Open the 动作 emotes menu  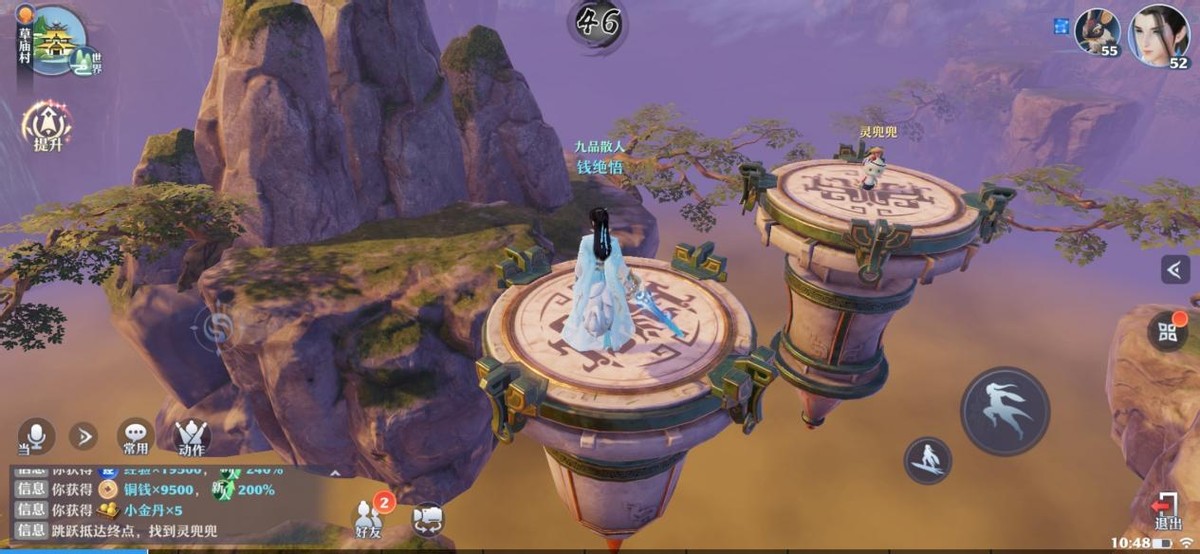192,437
